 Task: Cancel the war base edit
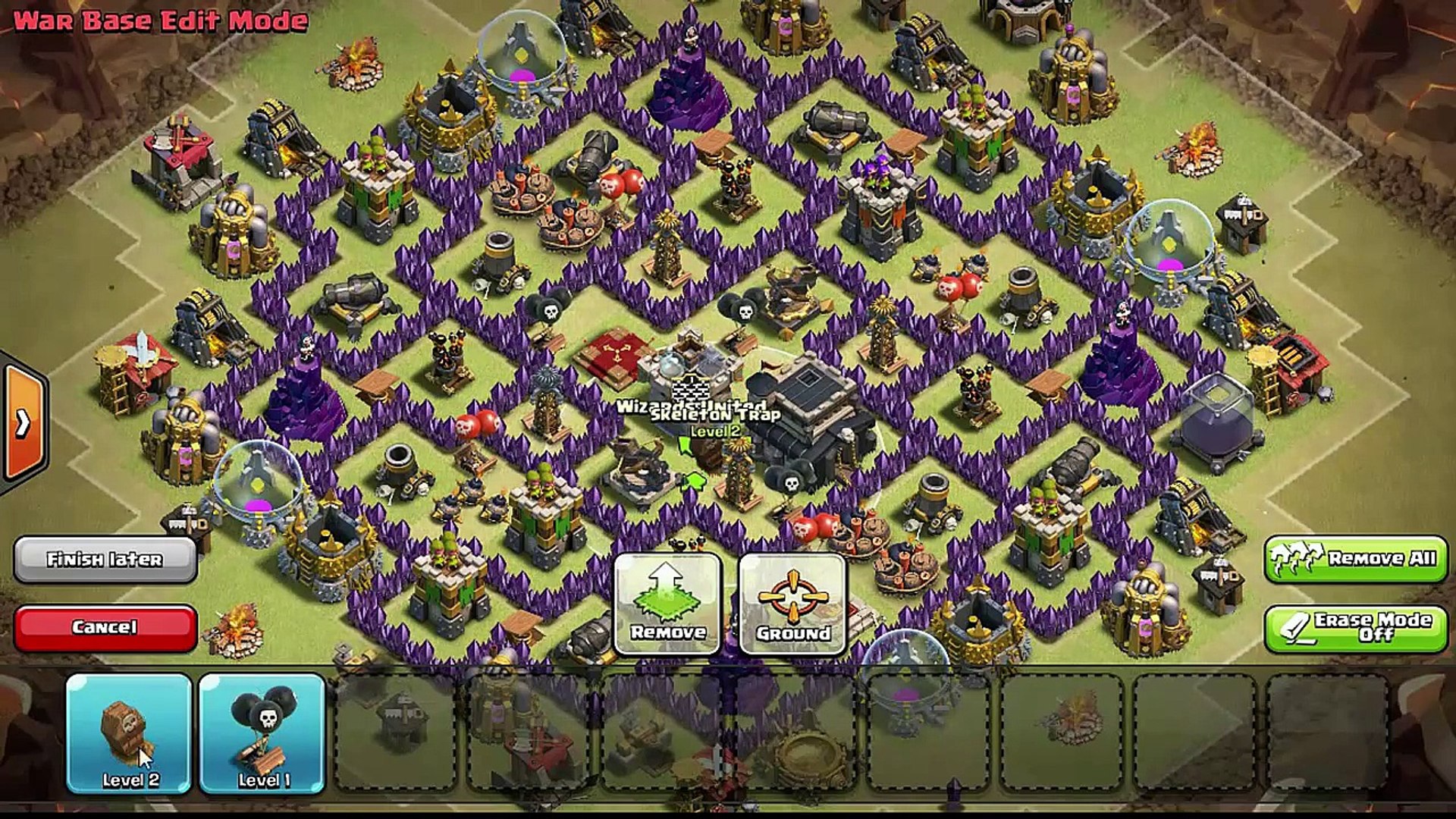click(x=105, y=627)
